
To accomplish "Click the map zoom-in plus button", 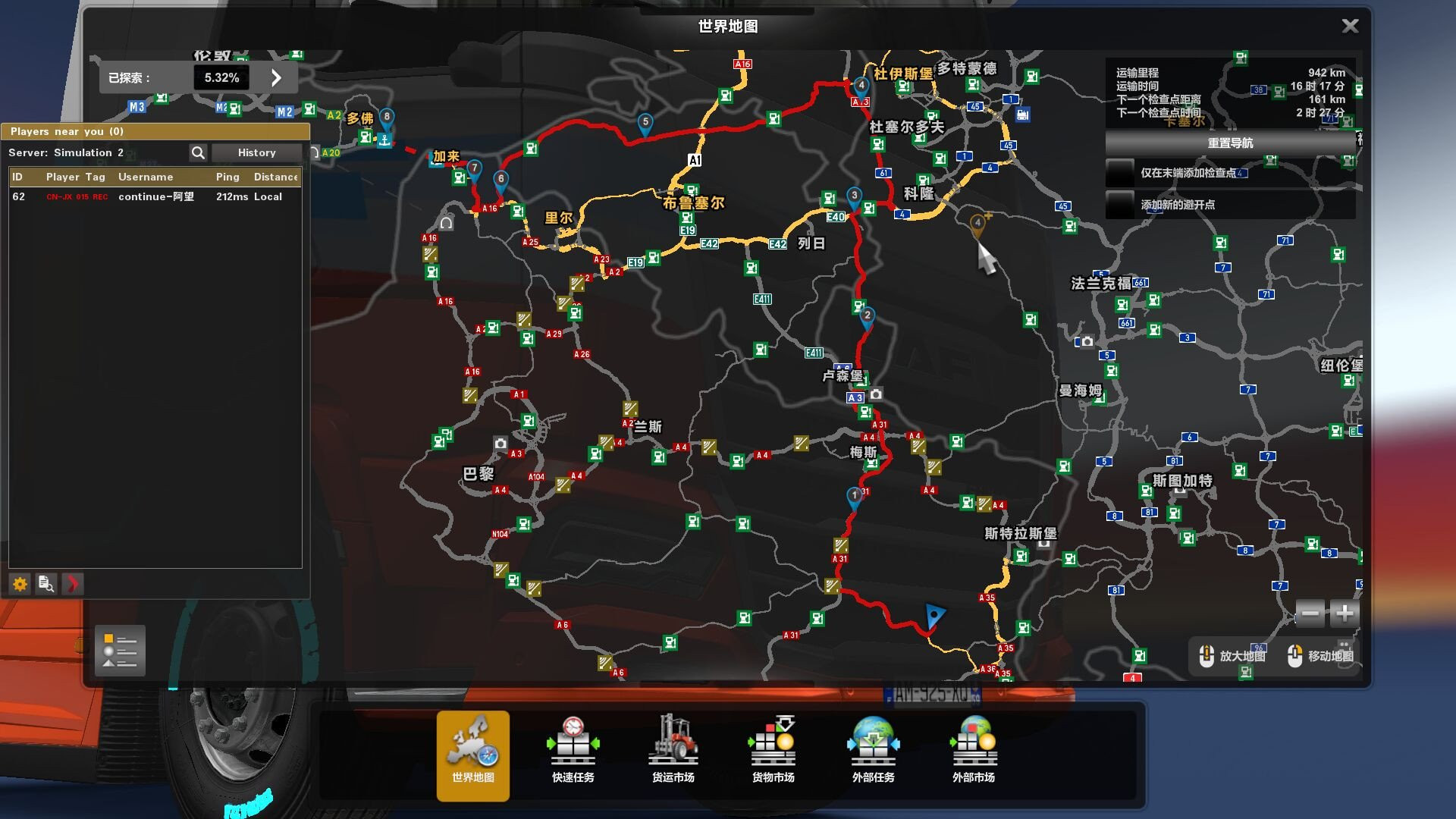I will click(1342, 613).
